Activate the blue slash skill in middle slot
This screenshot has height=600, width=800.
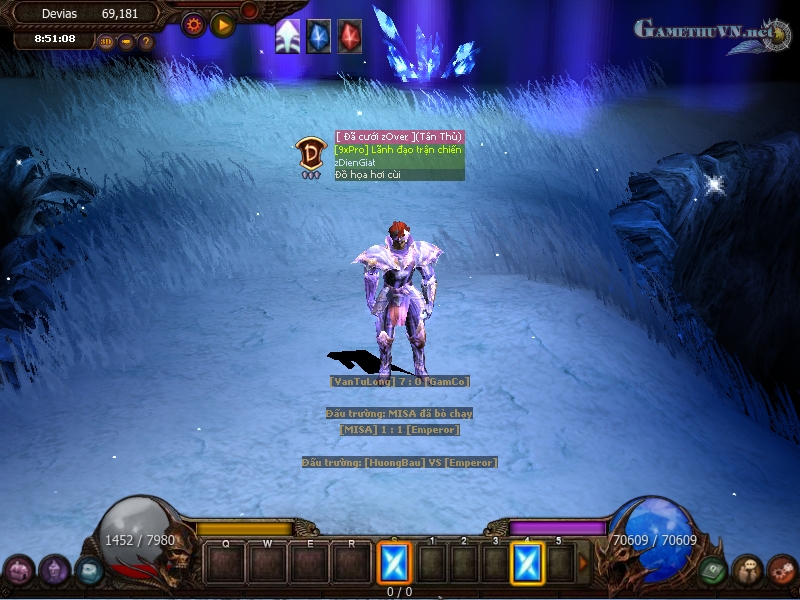point(393,564)
